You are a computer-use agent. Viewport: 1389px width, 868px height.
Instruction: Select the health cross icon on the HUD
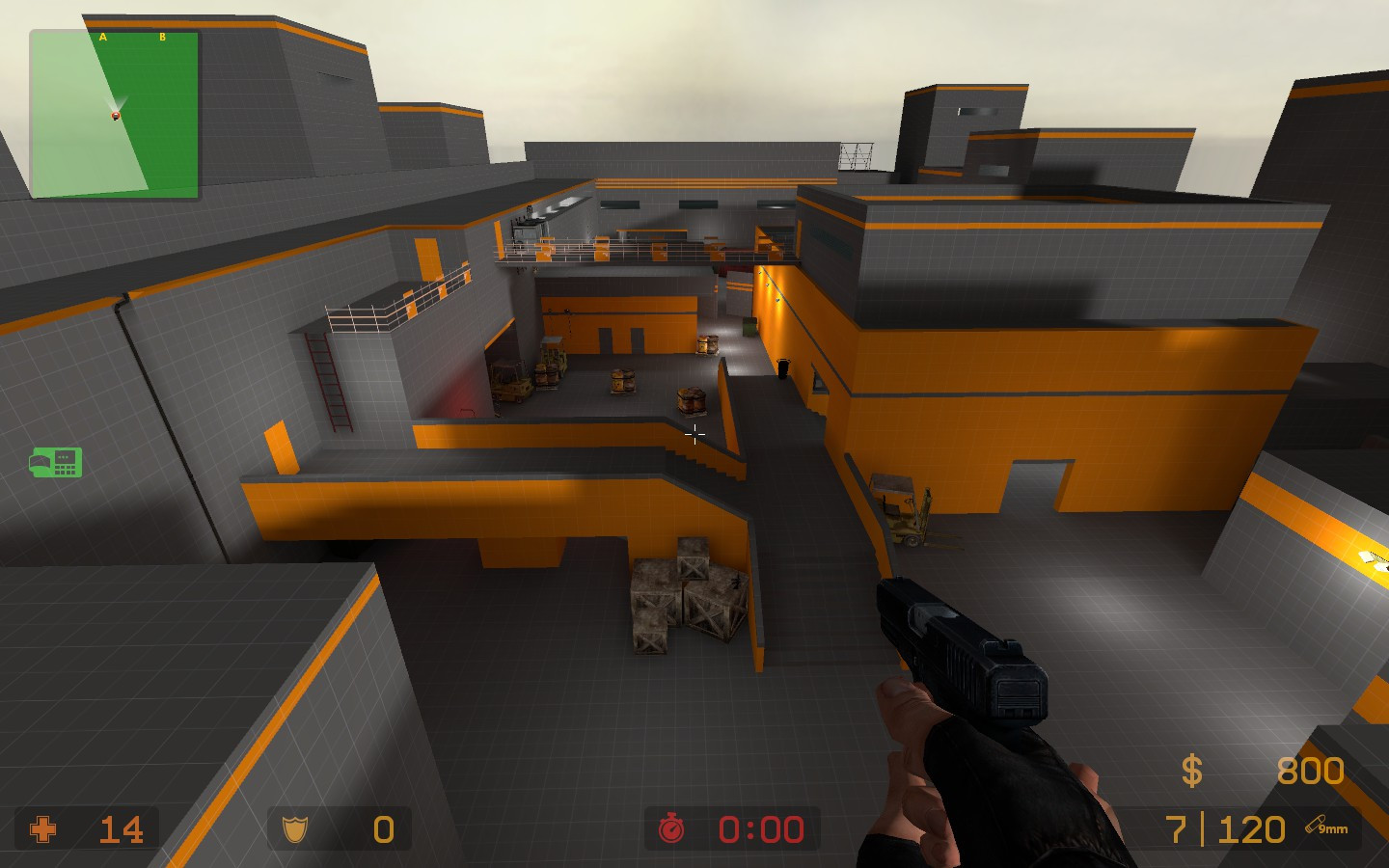(45, 829)
